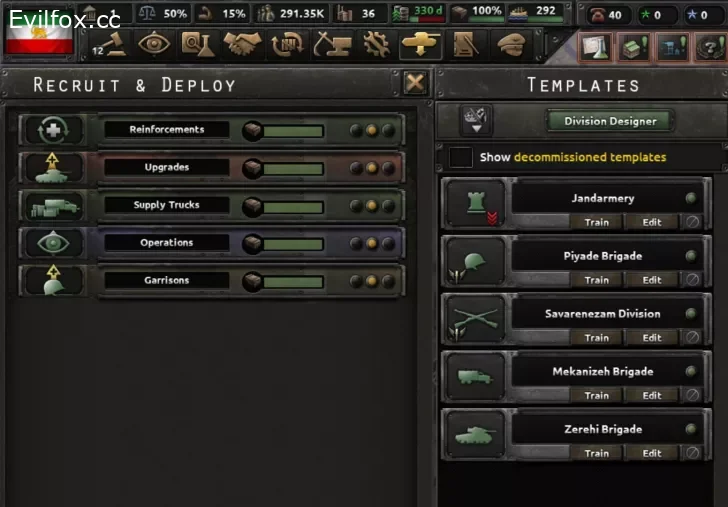Select the Garrisons priority row
Viewport: 728px width, 507px height.
click(167, 280)
